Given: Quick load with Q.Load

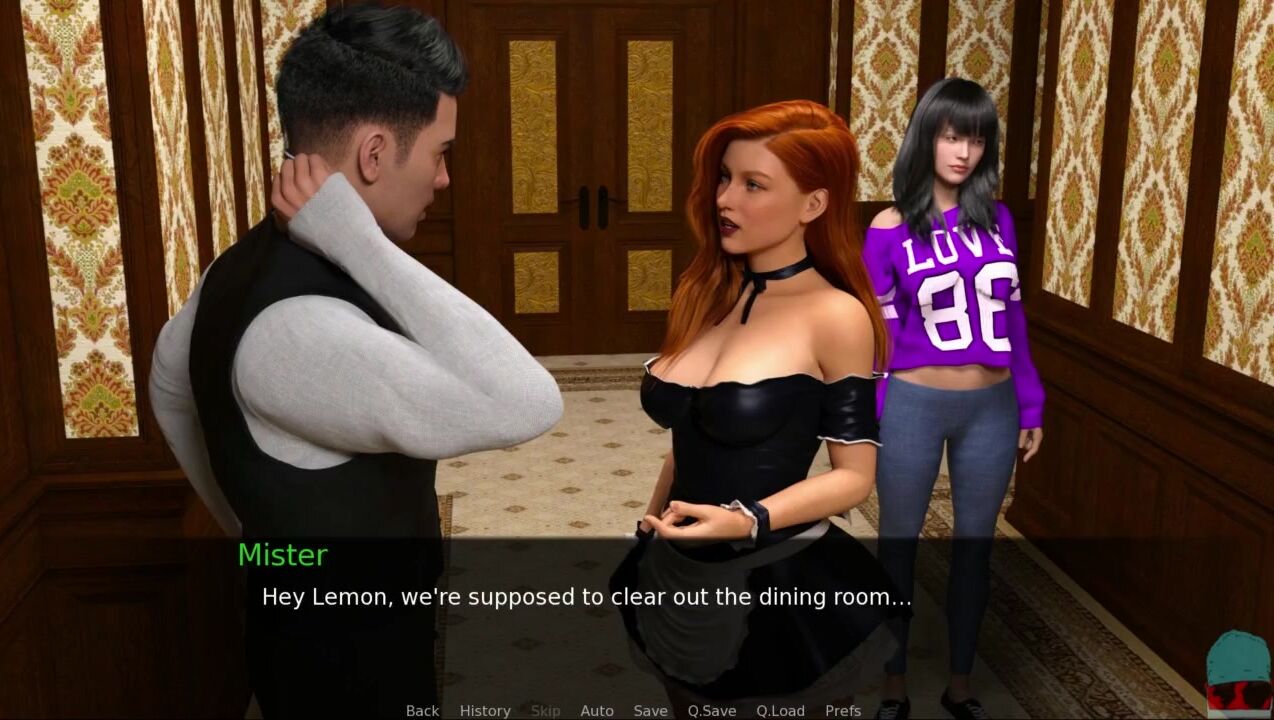Looking at the screenshot, I should pos(780,710).
